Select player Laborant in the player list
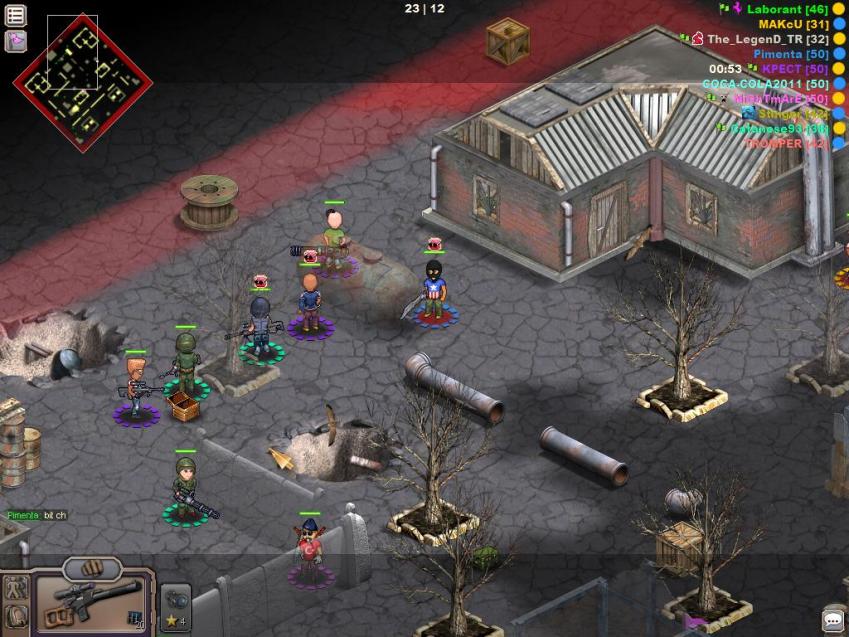The image size is (849, 637). [787, 9]
